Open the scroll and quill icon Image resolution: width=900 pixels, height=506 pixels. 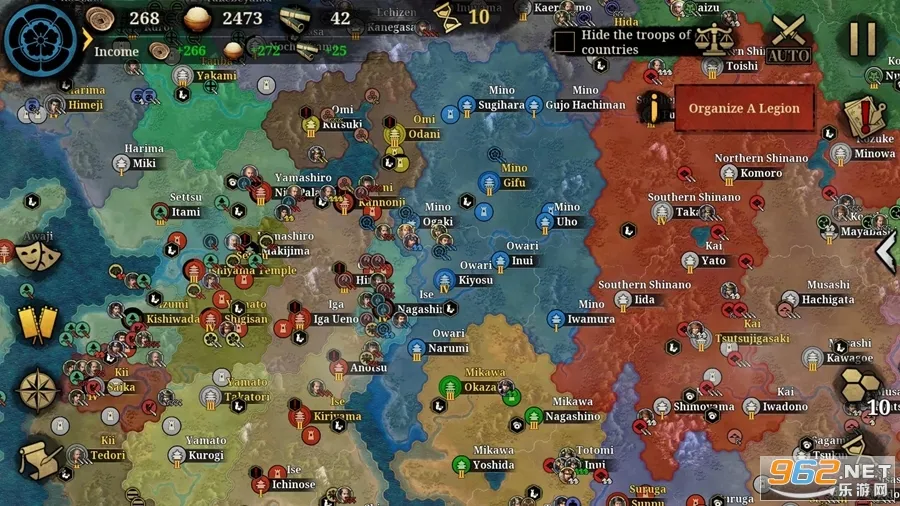coord(38,460)
